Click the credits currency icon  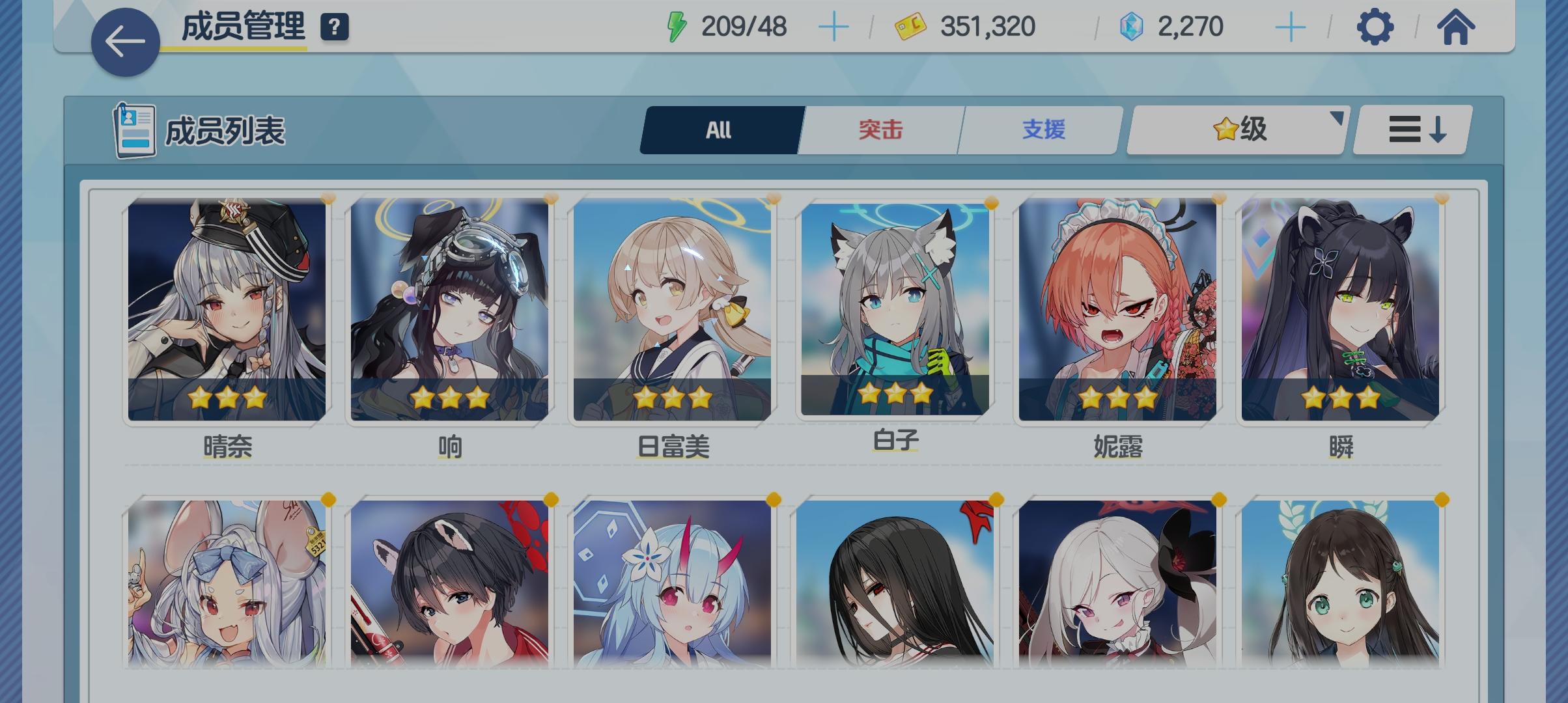[x=905, y=27]
